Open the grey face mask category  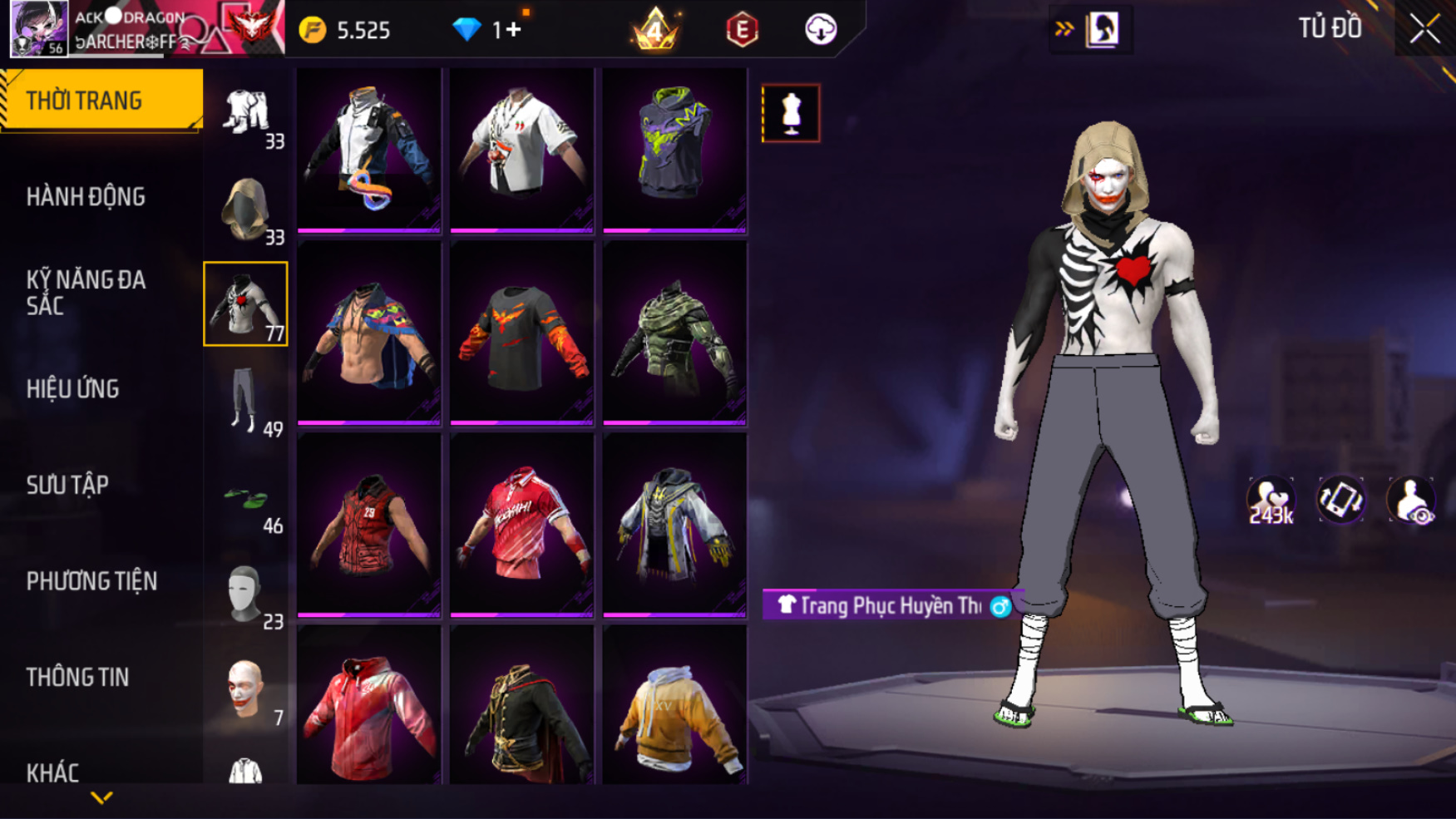click(246, 595)
